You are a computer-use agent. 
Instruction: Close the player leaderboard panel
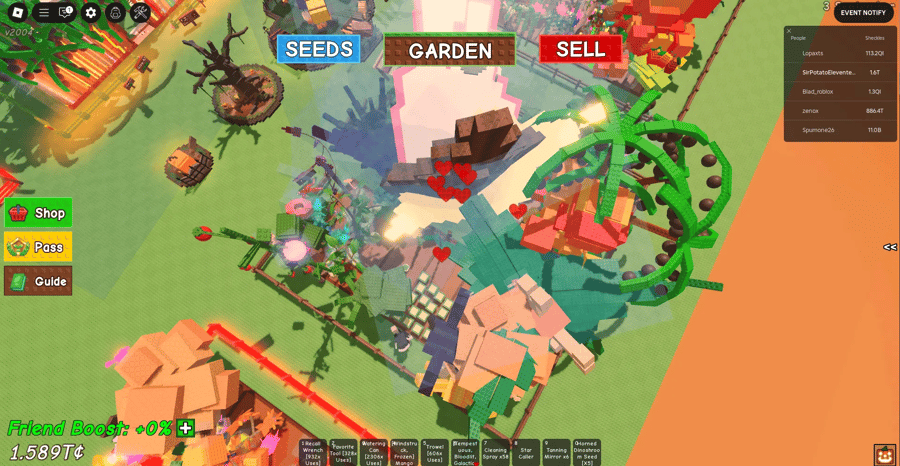pos(789,31)
